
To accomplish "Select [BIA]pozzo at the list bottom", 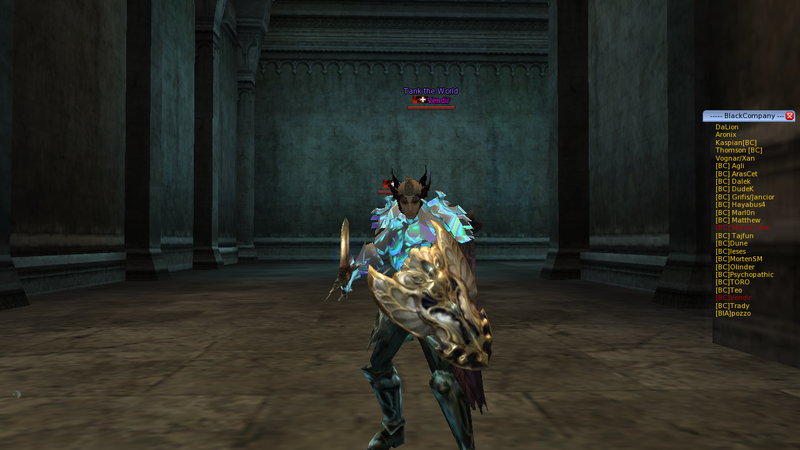I will coord(733,313).
